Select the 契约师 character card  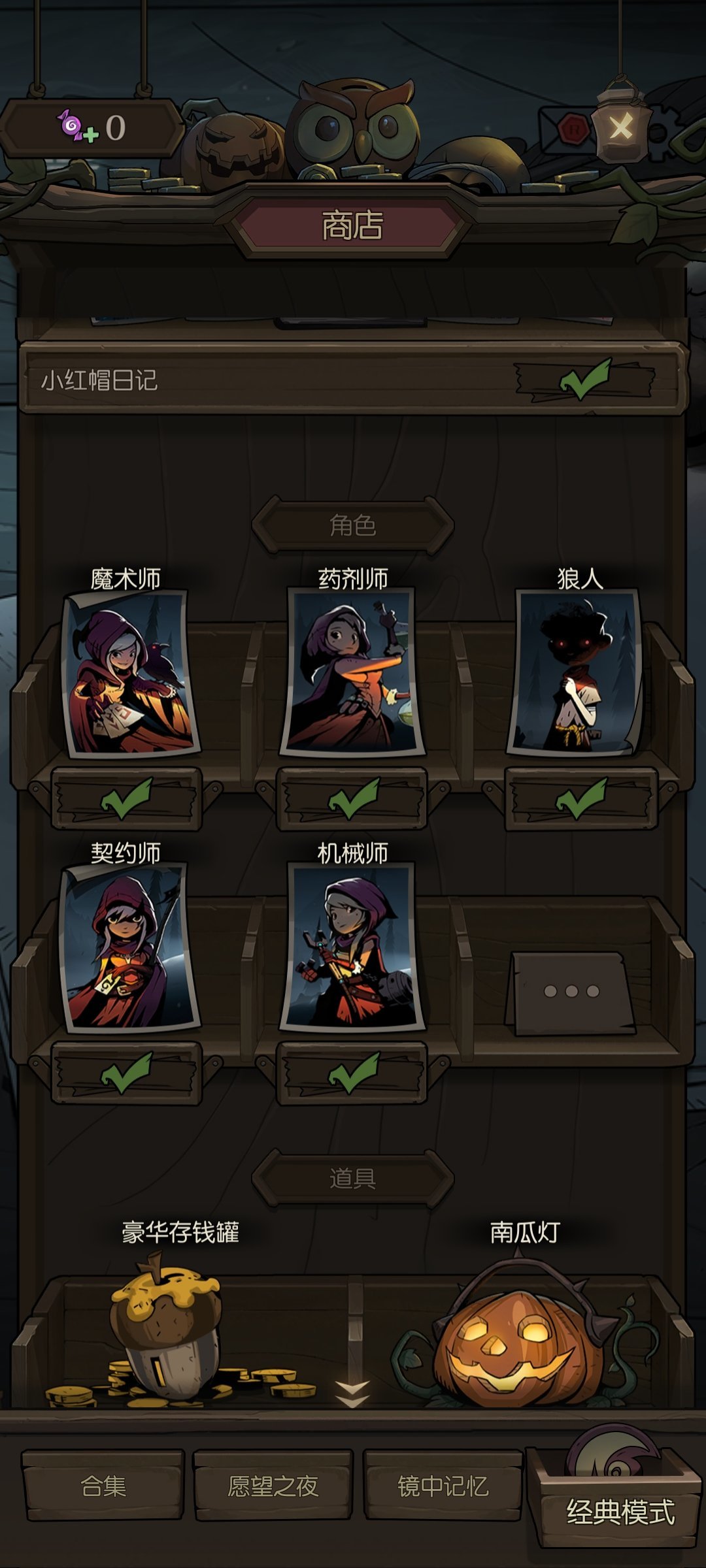click(x=128, y=946)
